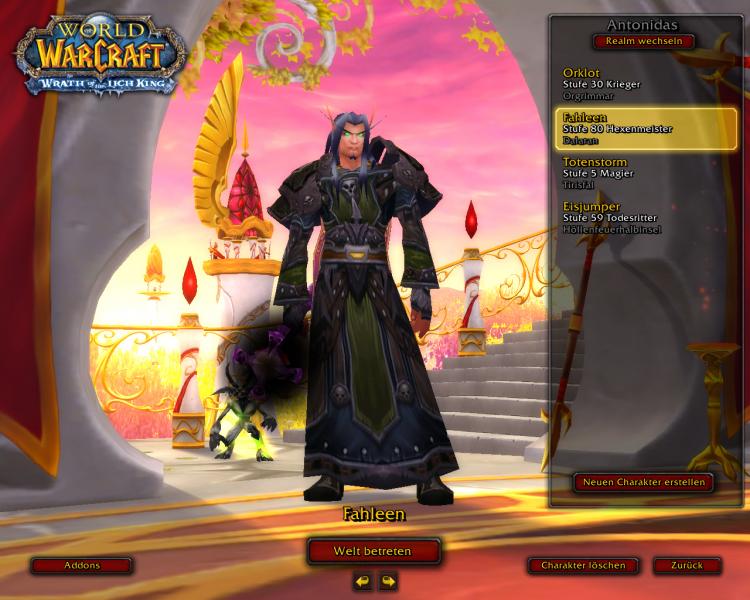
Task: Click the Realm wechseln button
Action: (644, 42)
